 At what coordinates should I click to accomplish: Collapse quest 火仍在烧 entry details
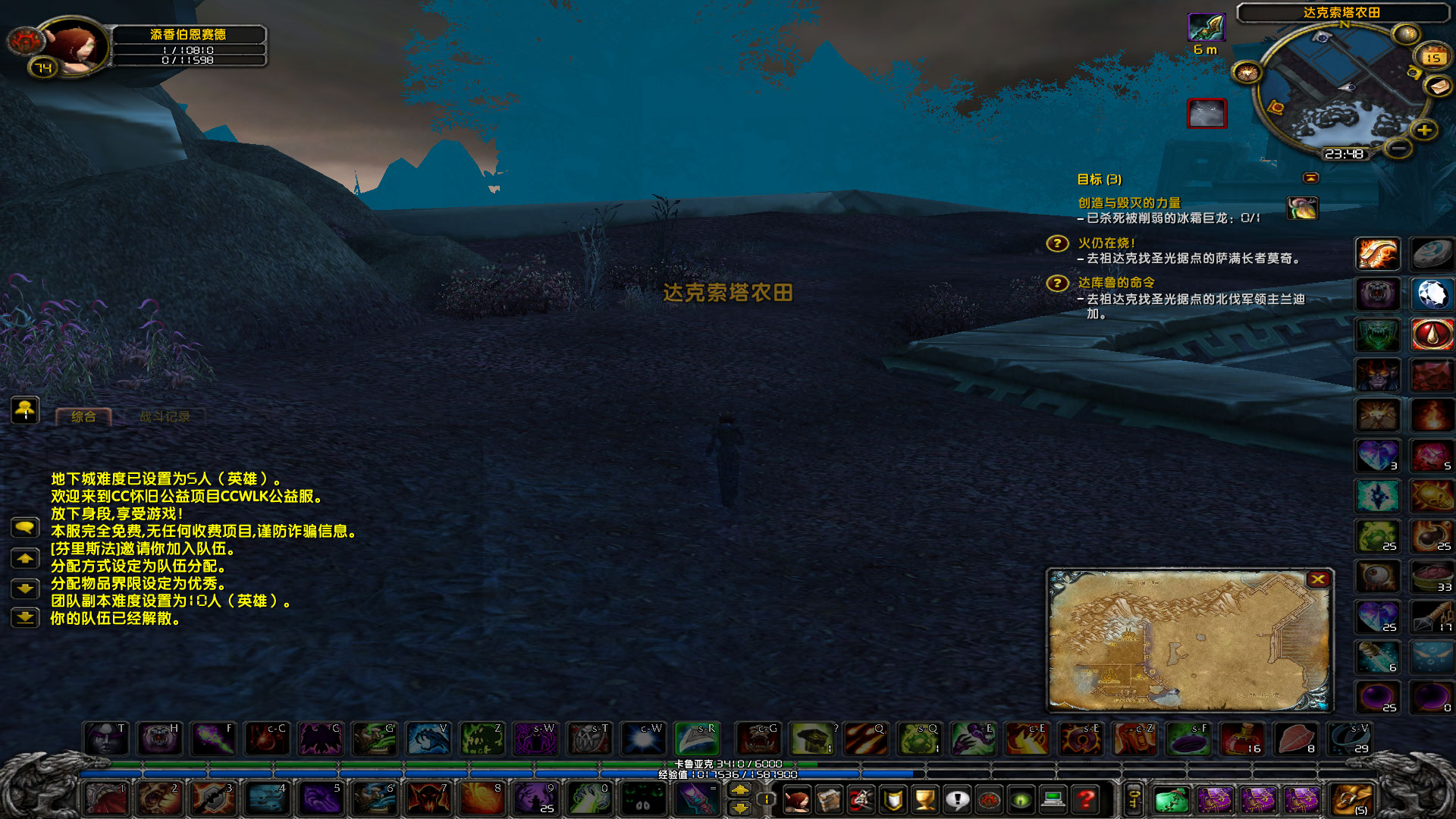(1106, 244)
